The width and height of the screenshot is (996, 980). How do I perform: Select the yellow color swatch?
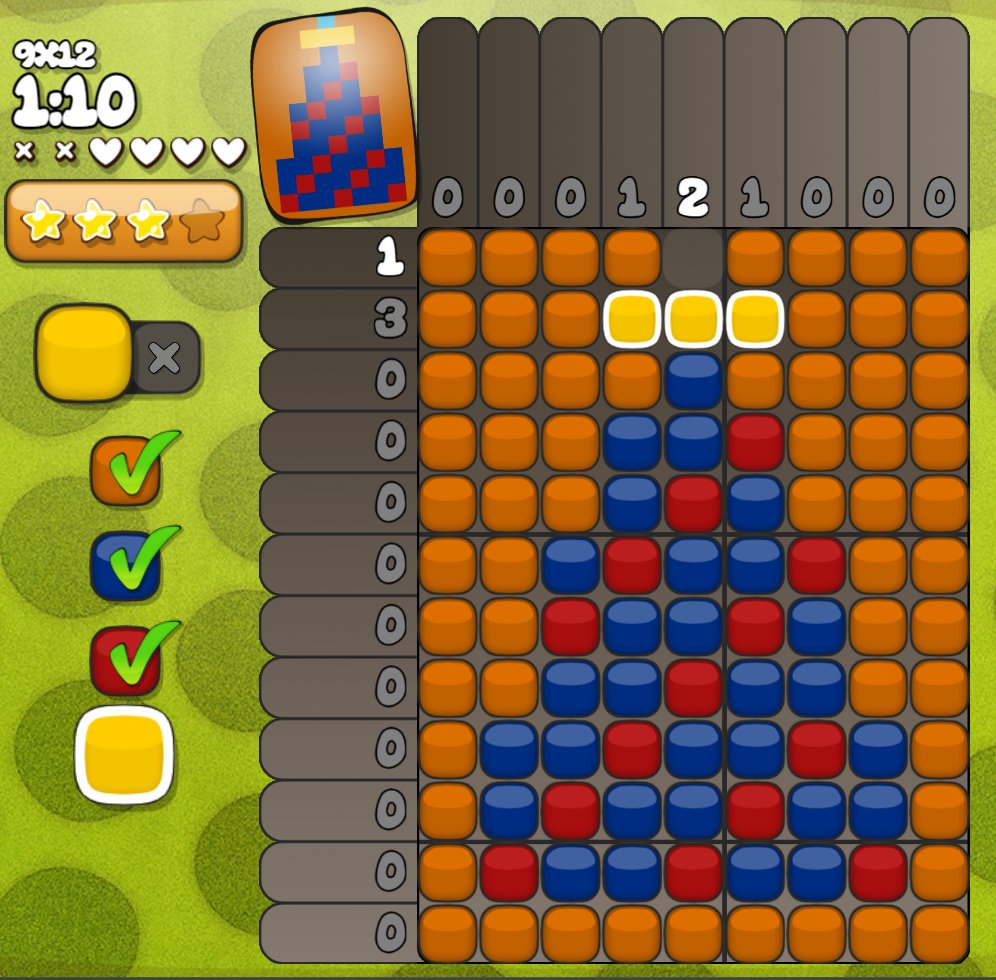pos(124,755)
